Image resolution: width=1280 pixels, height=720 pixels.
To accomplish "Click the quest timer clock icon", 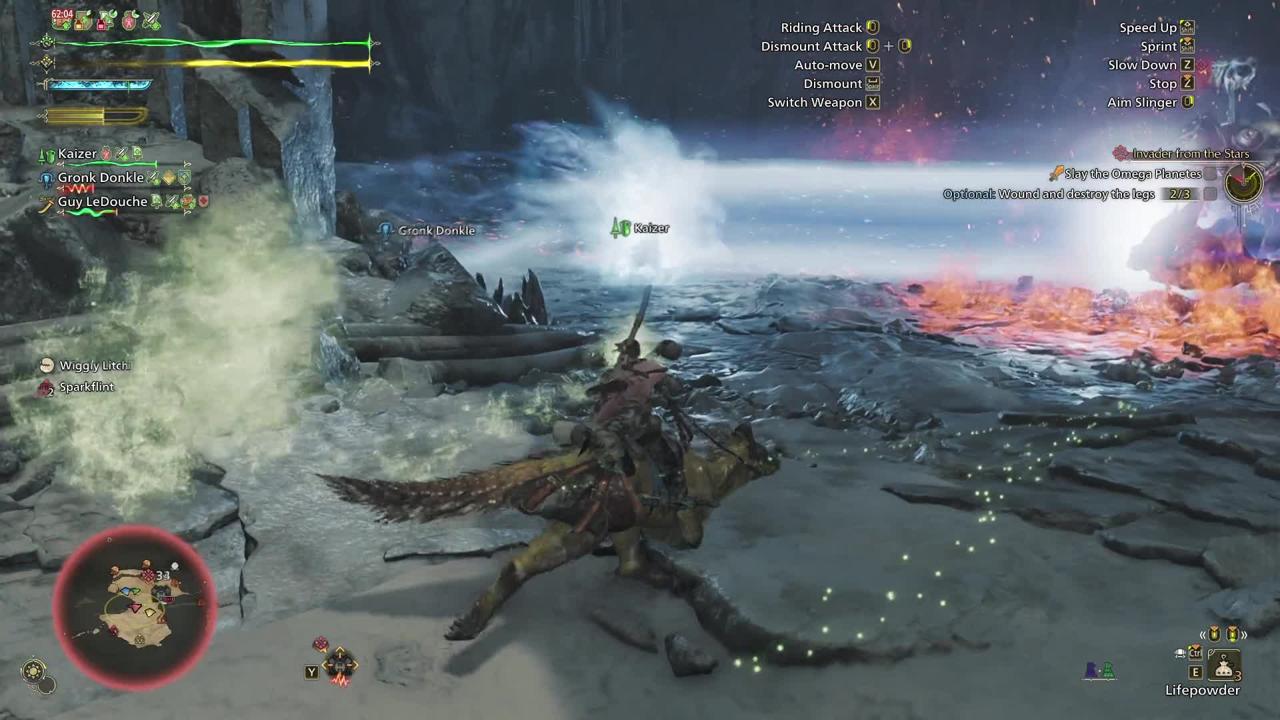I will (1244, 183).
